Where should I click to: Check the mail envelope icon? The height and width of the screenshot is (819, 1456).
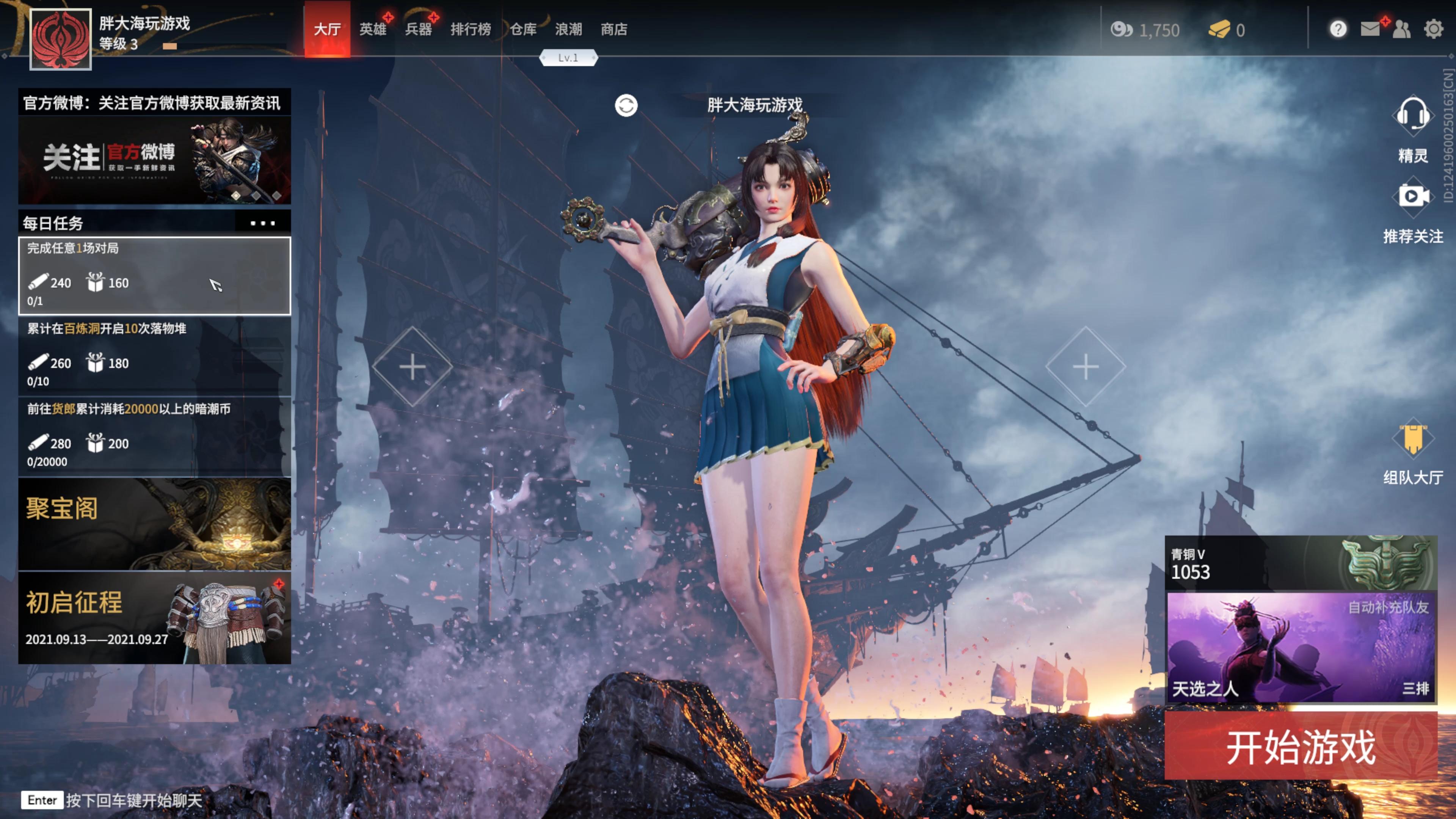[x=1370, y=29]
